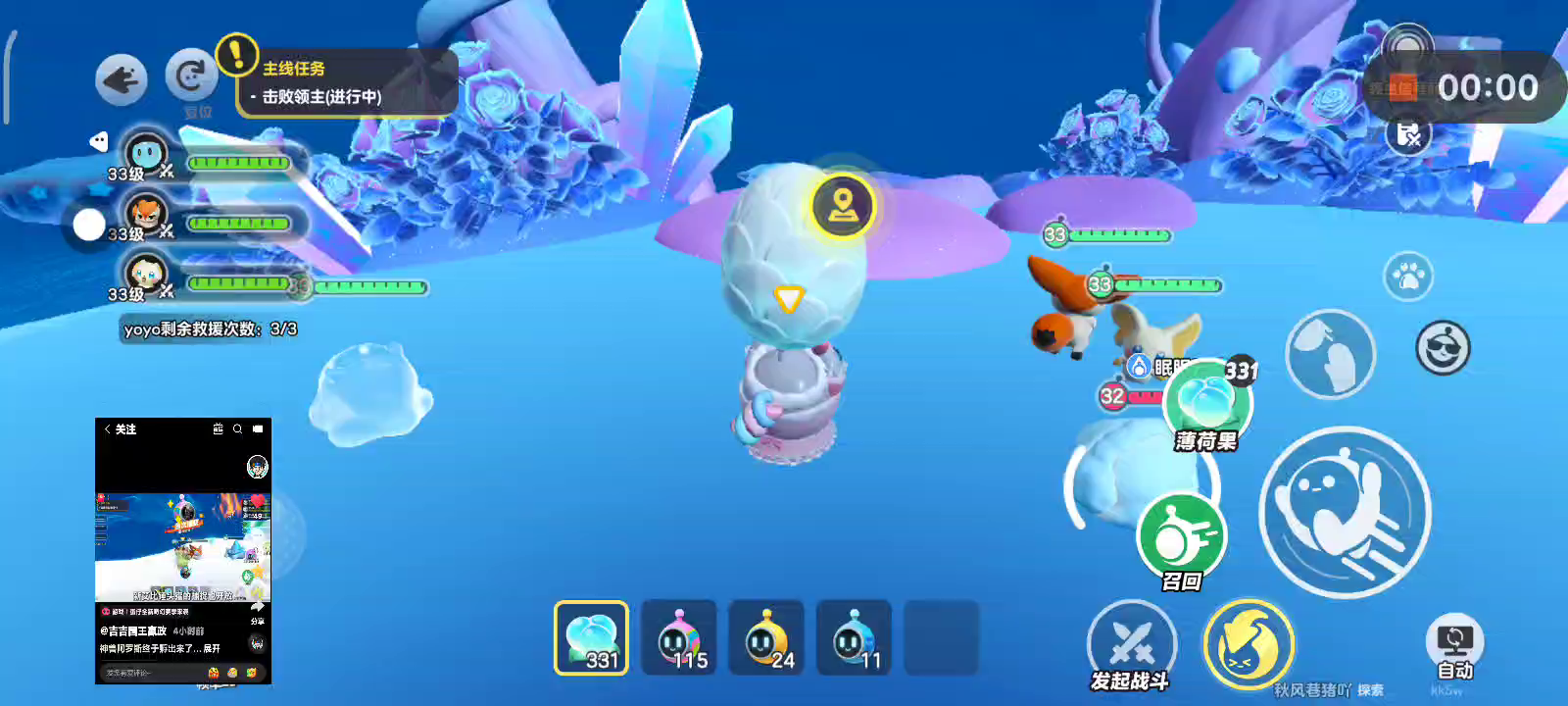Select the orange fox pet portrait
The width and height of the screenshot is (1568, 706).
147,215
